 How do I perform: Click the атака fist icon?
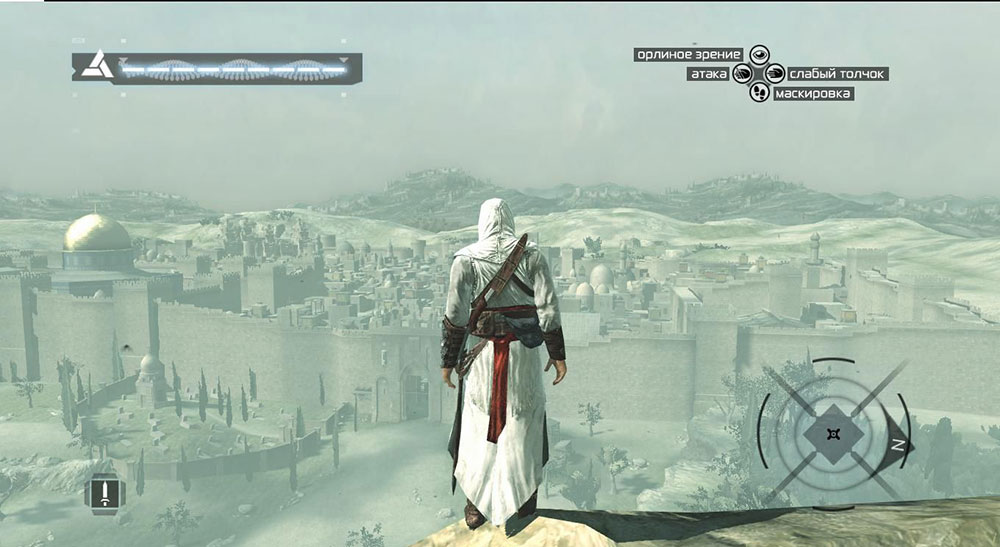click(742, 73)
